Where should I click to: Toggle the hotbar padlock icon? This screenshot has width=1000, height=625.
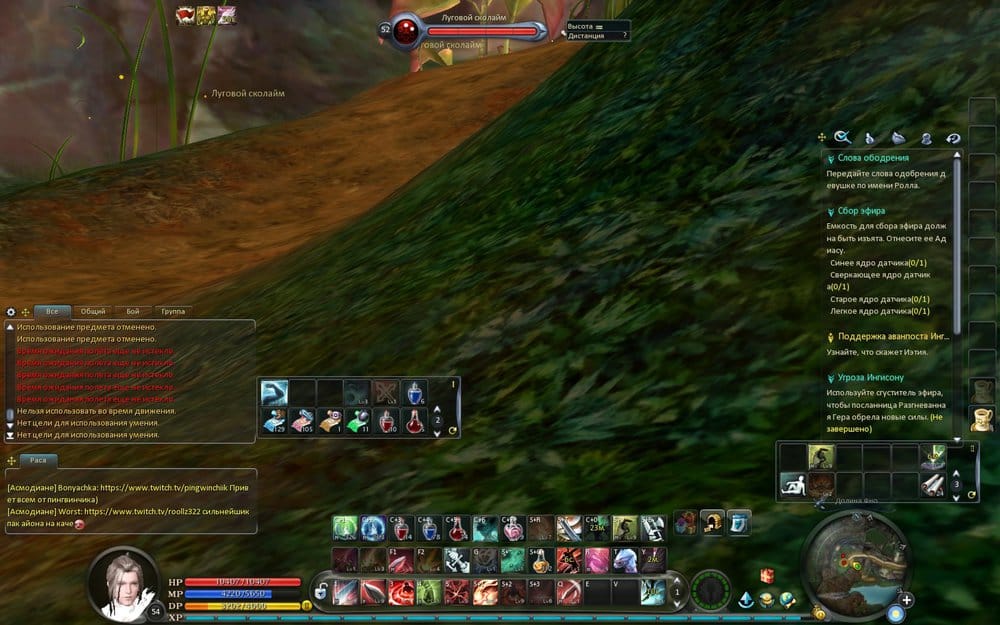321,592
